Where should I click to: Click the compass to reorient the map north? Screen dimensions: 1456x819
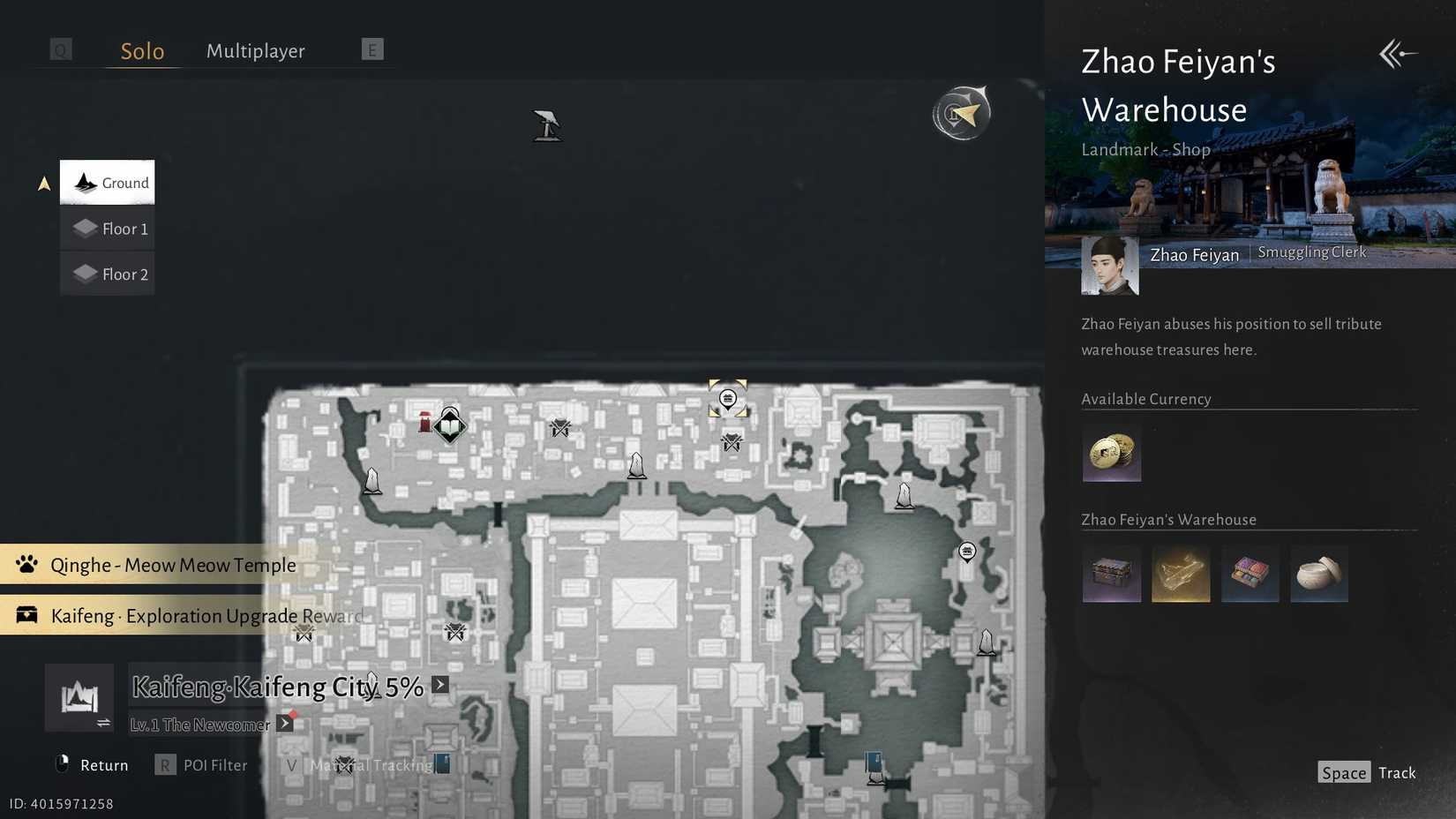pos(961,113)
